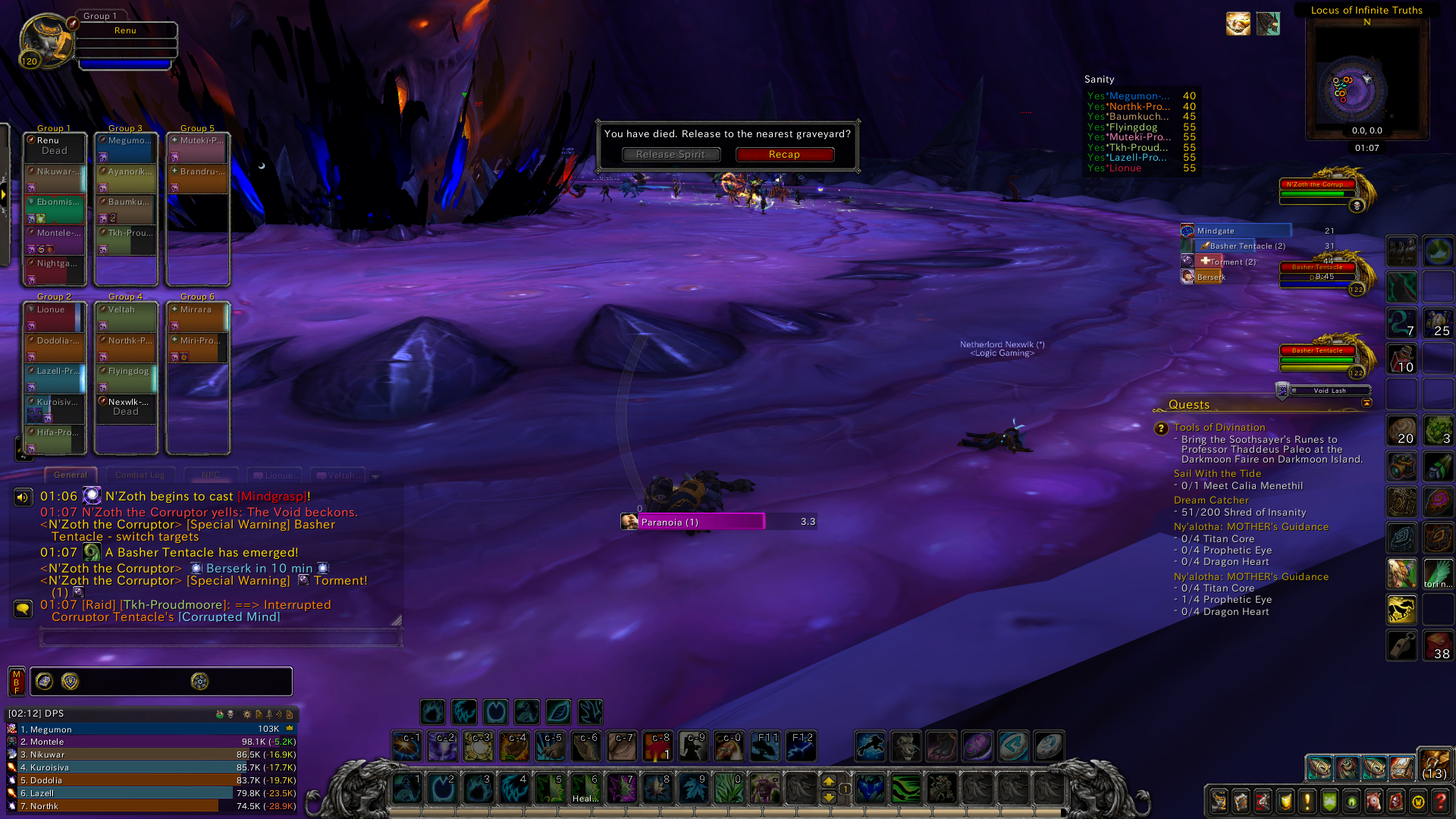Select Veltah's raid frame in Group 4
Viewport: 1456px width, 819px height.
click(125, 315)
